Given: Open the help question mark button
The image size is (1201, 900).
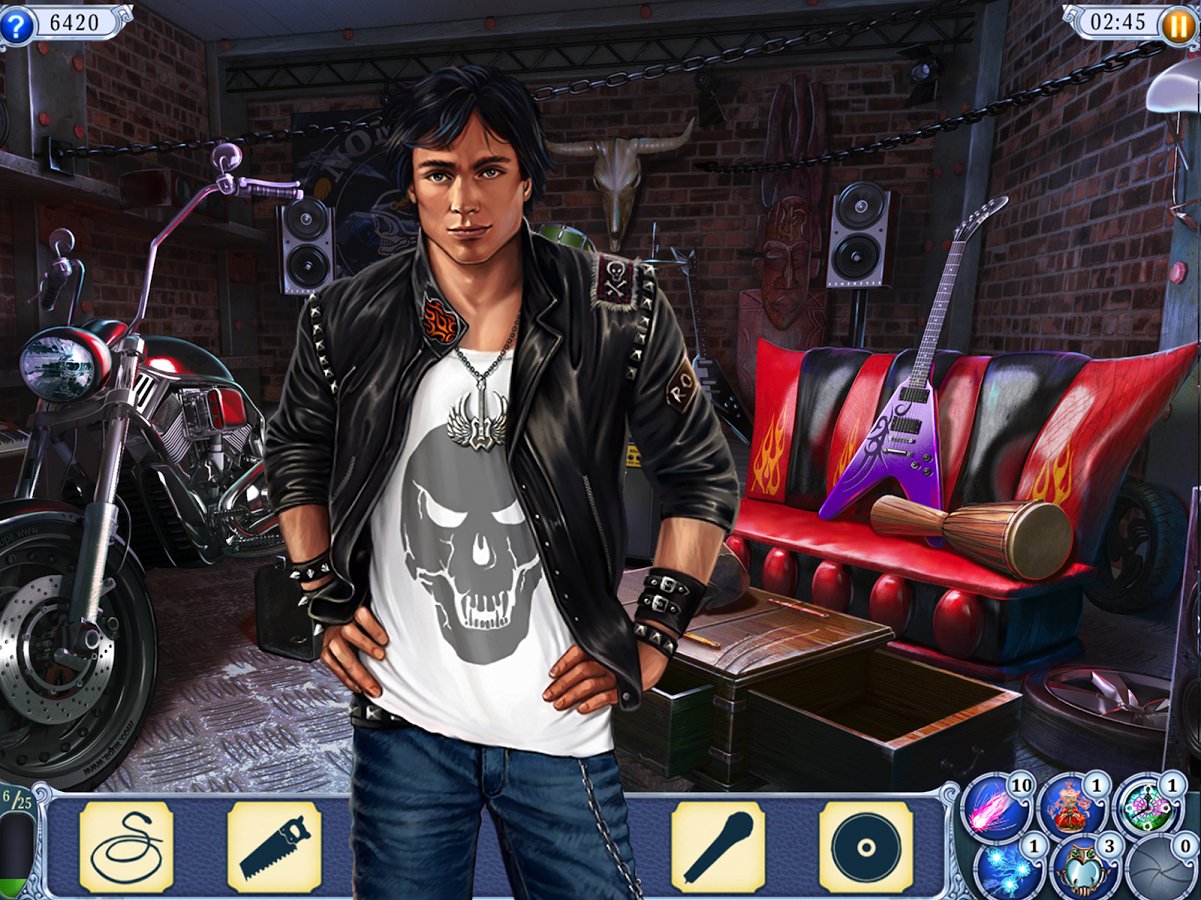Looking at the screenshot, I should click(x=16, y=25).
